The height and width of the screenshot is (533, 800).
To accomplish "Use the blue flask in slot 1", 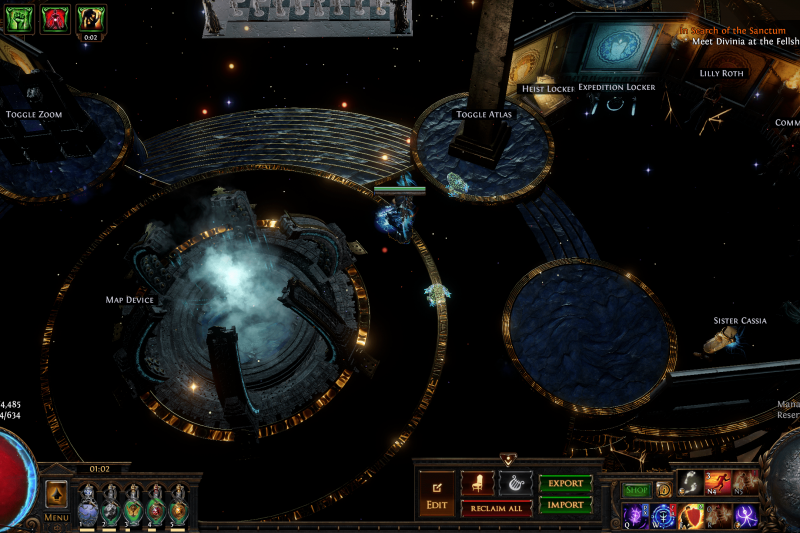I will (x=88, y=506).
